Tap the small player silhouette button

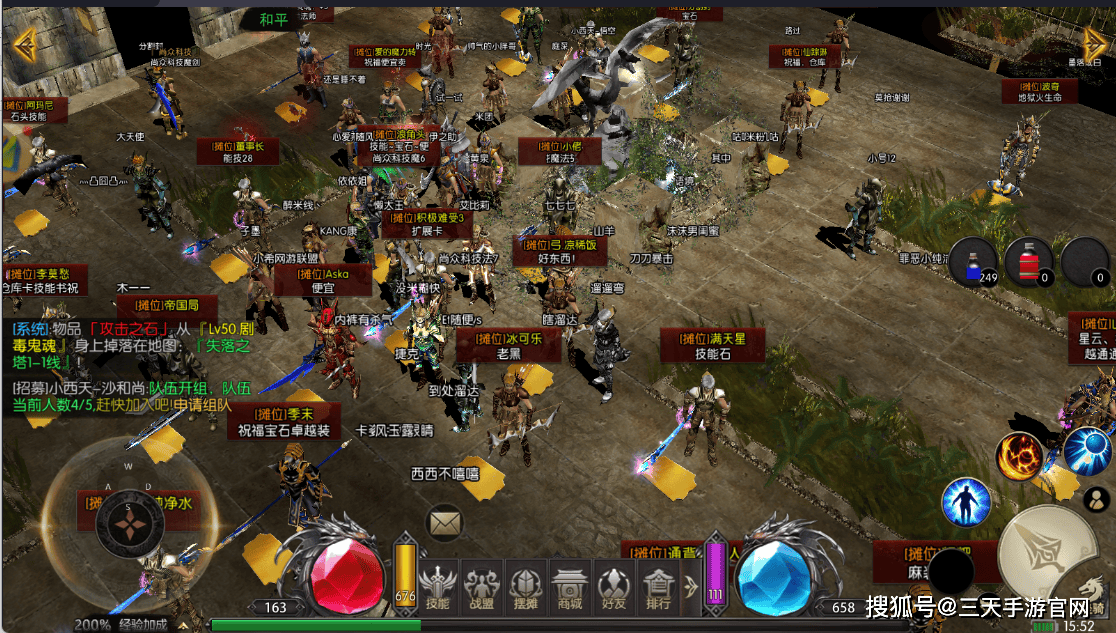pyautogui.click(x=1097, y=499)
